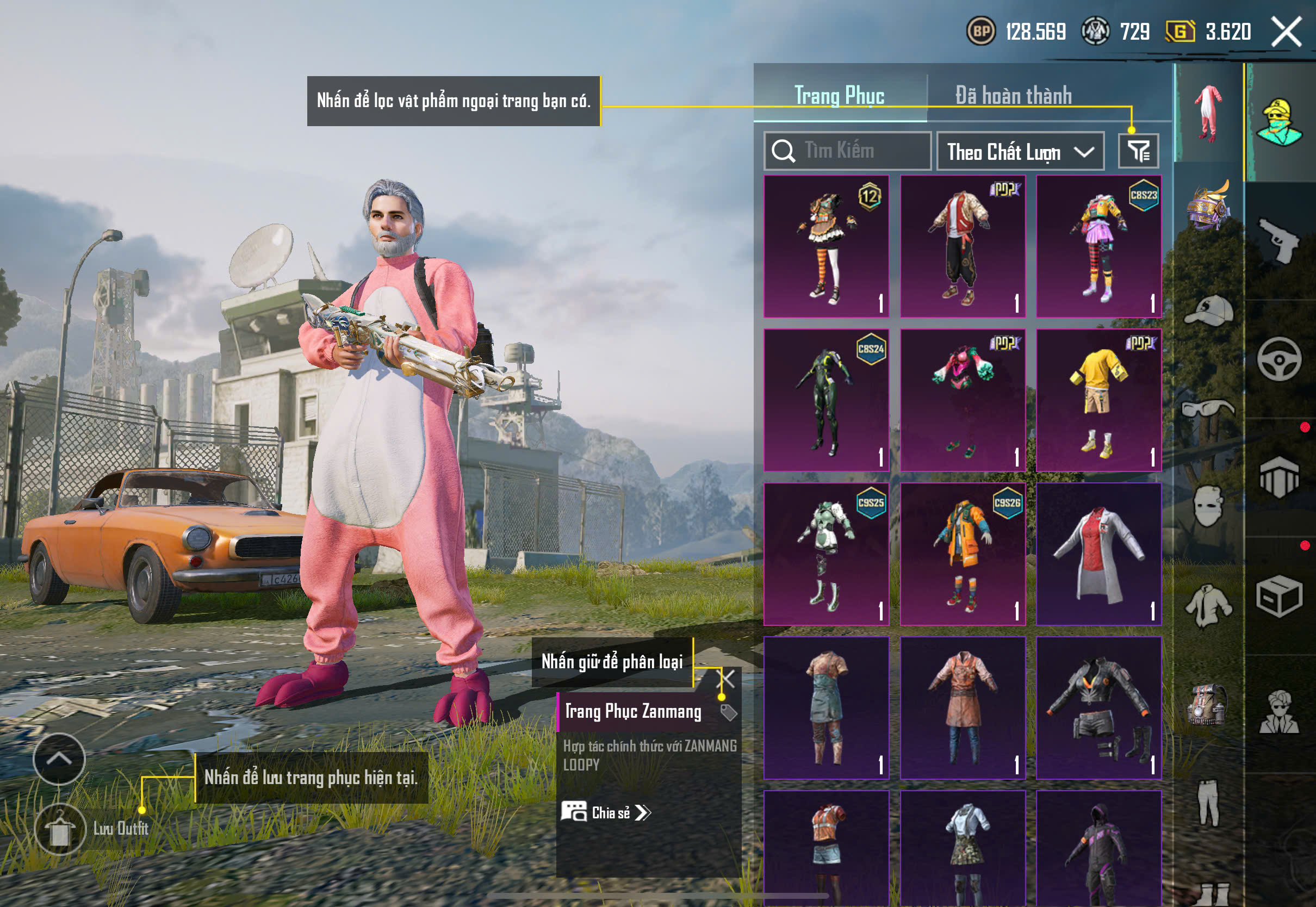Select the C9S26 orange jacket outfit
The image size is (1316, 907).
click(x=963, y=554)
